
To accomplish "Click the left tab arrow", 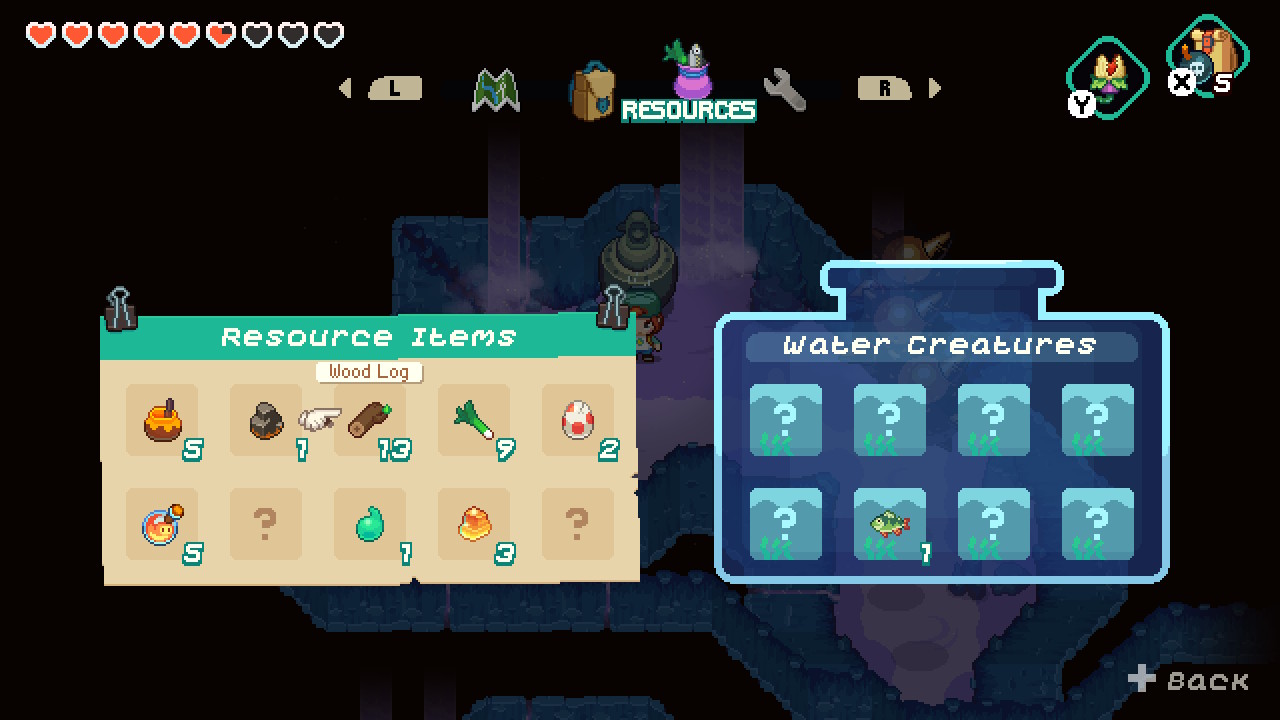I will pyautogui.click(x=346, y=88).
